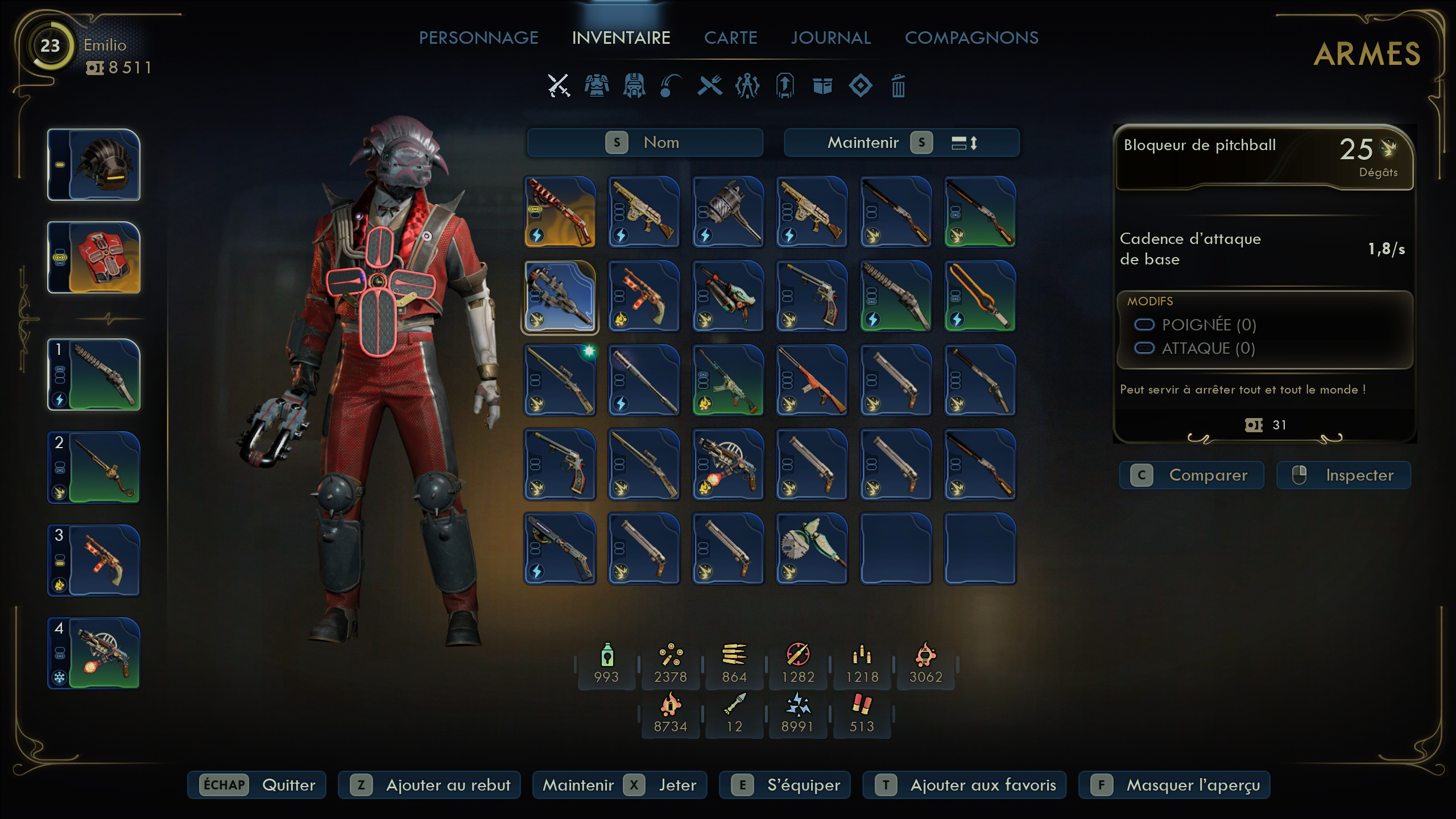
Task: Select the equipped helmet slot
Action: 94,165
